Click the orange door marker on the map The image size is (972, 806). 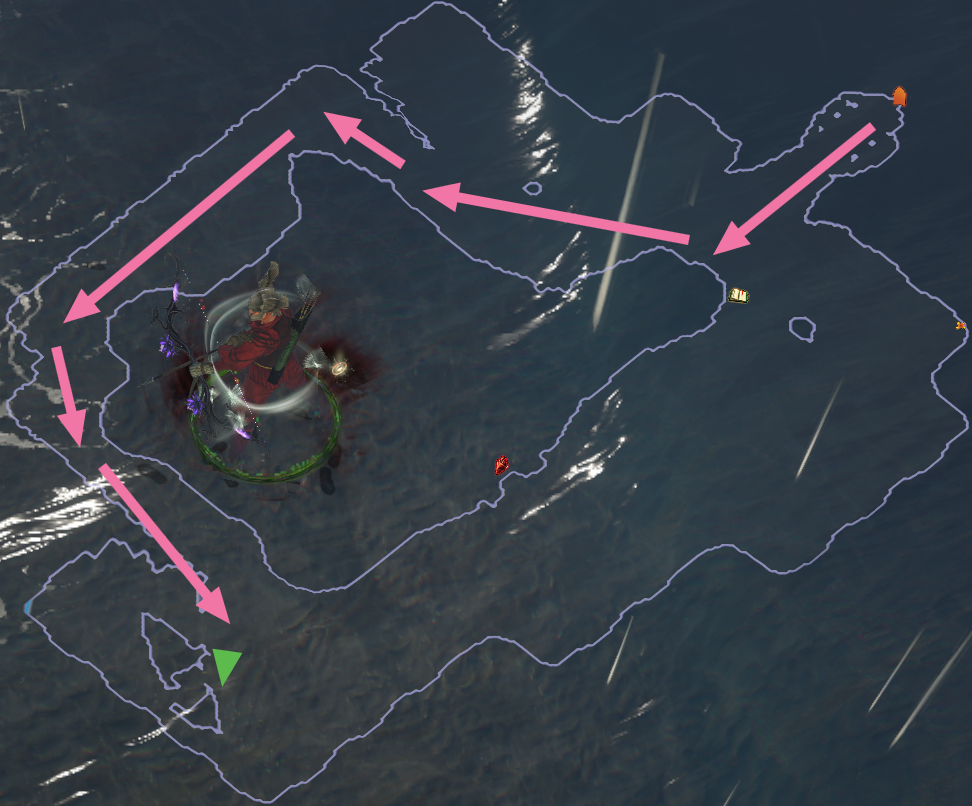point(899,96)
